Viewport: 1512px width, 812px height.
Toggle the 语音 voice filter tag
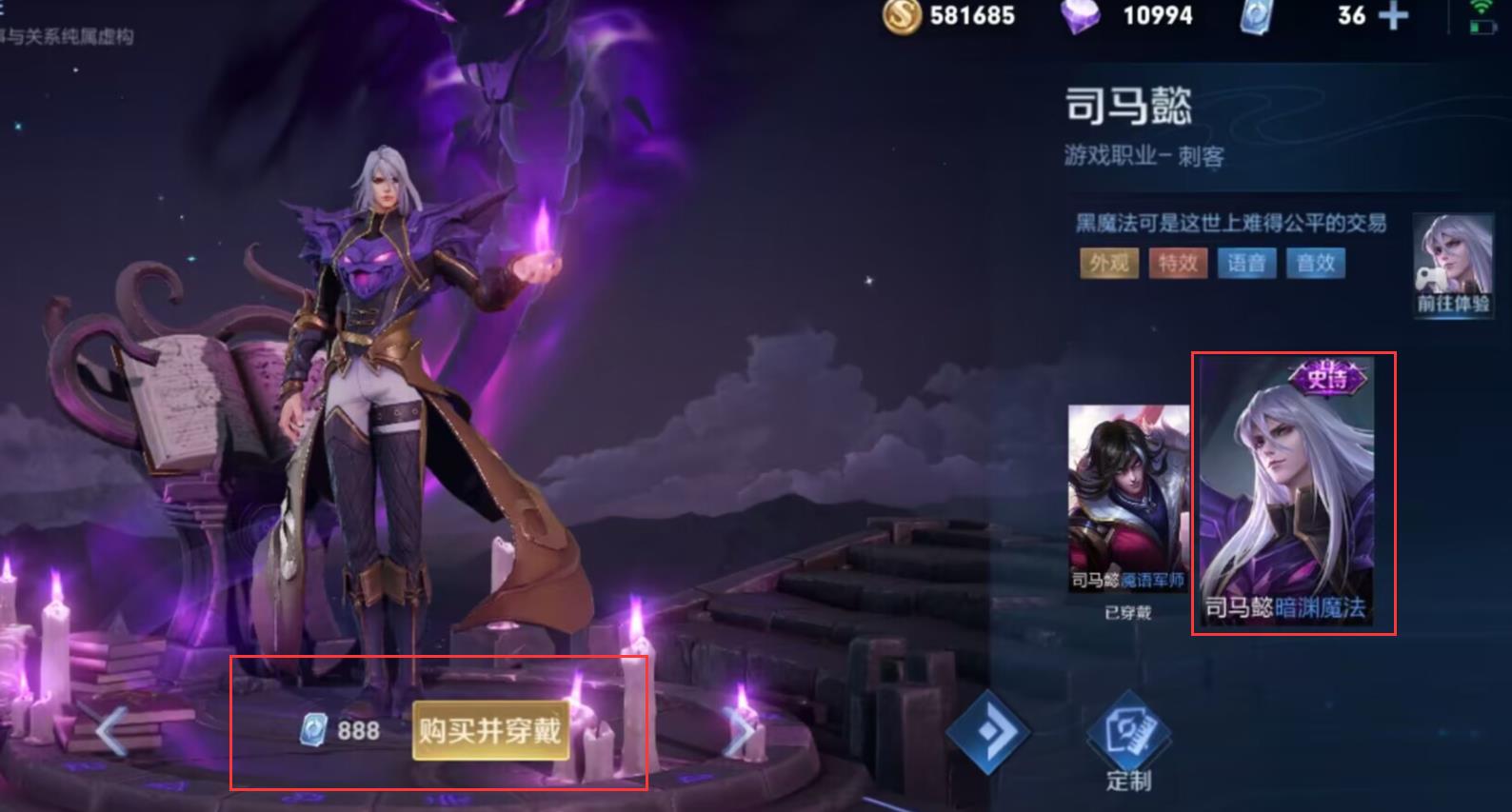1248,264
